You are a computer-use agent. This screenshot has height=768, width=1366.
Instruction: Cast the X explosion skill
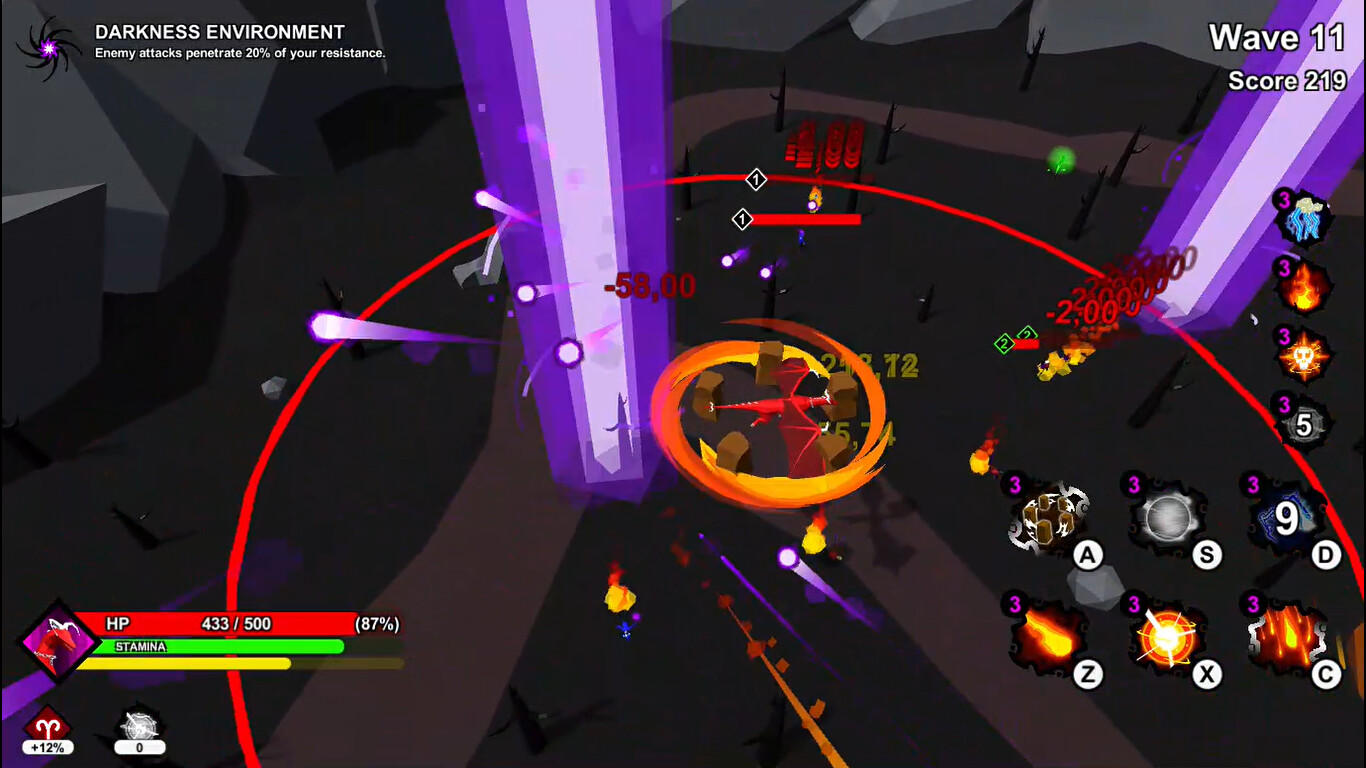(x=1166, y=637)
